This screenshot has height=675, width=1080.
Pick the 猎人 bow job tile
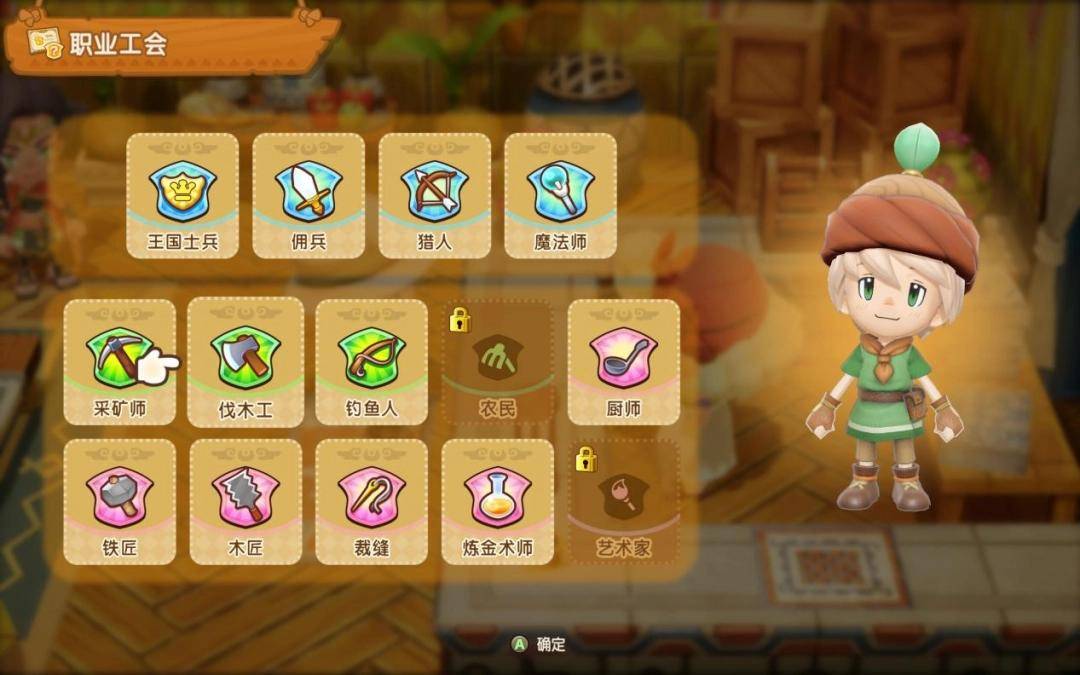[434, 196]
